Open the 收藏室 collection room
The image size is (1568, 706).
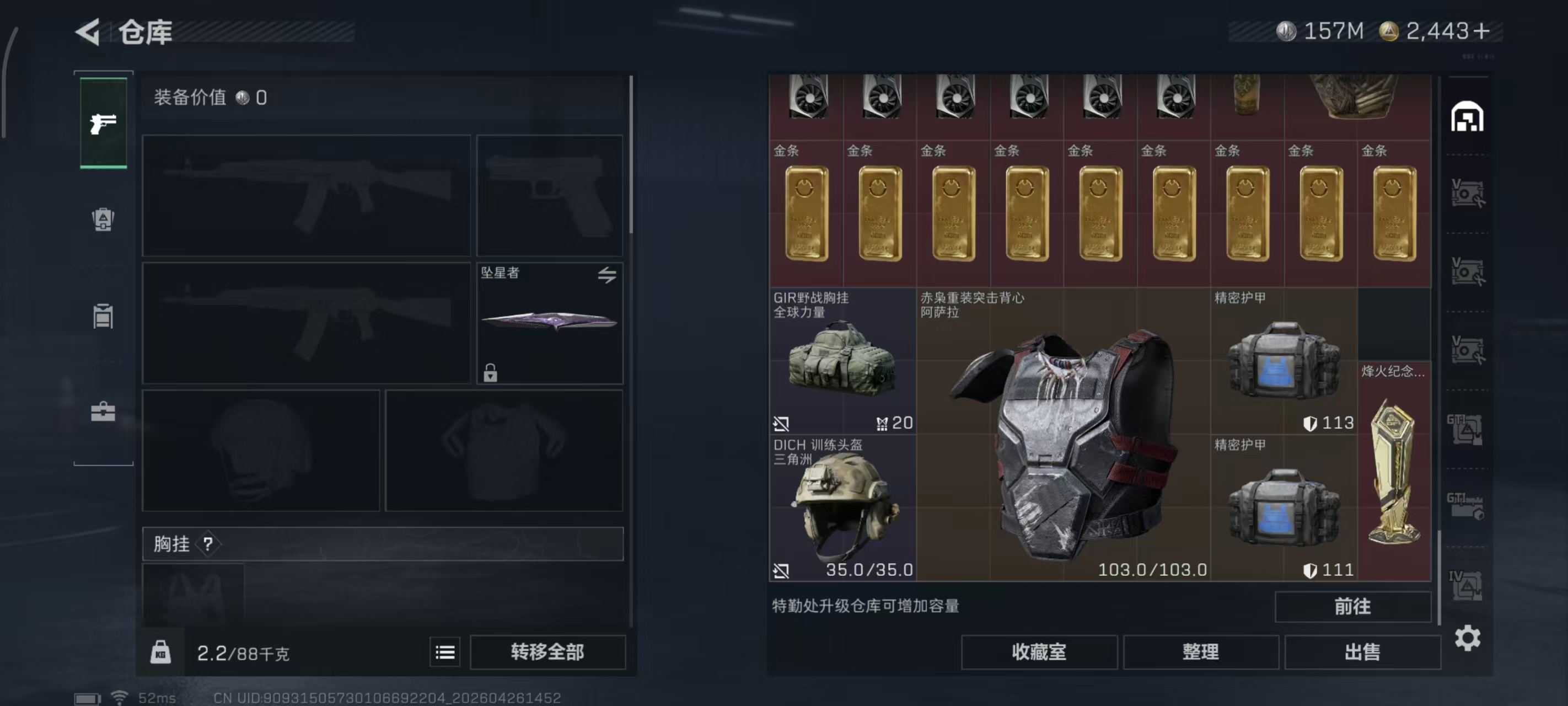1038,652
